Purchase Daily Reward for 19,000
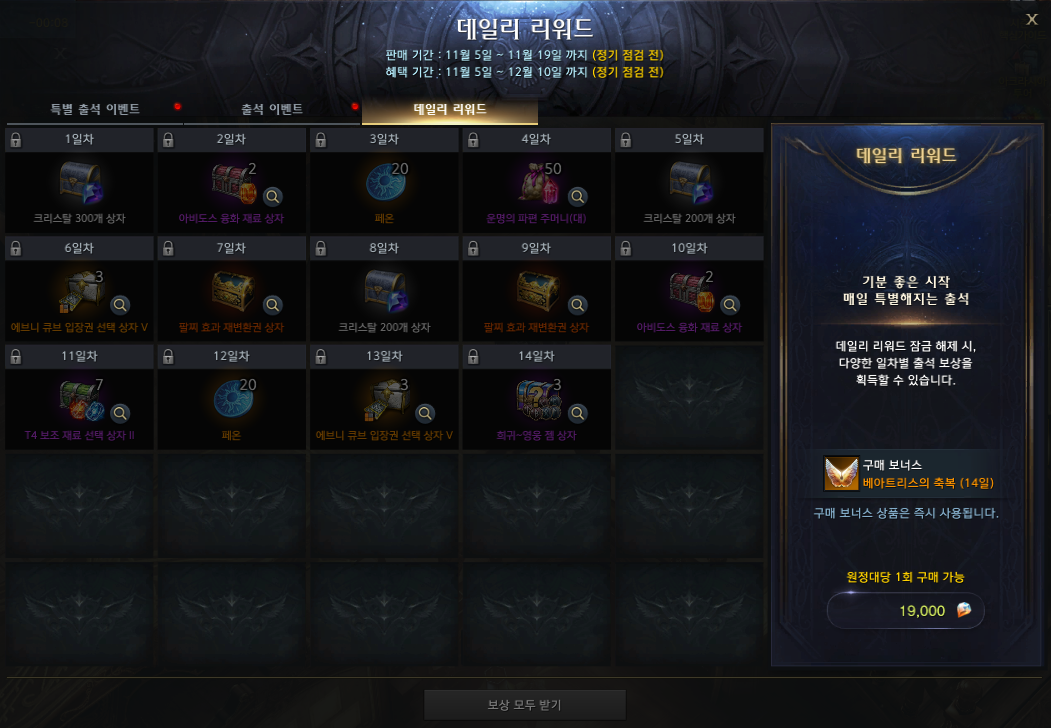The image size is (1051, 728). (x=906, y=611)
